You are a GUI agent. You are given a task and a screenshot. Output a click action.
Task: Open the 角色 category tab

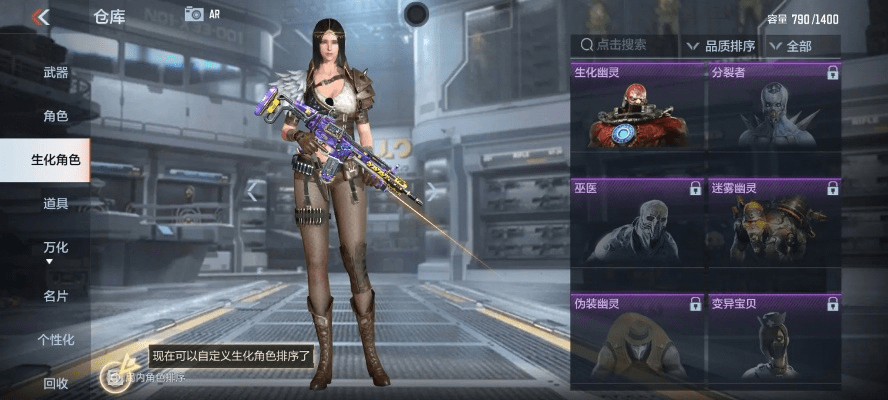click(56, 116)
